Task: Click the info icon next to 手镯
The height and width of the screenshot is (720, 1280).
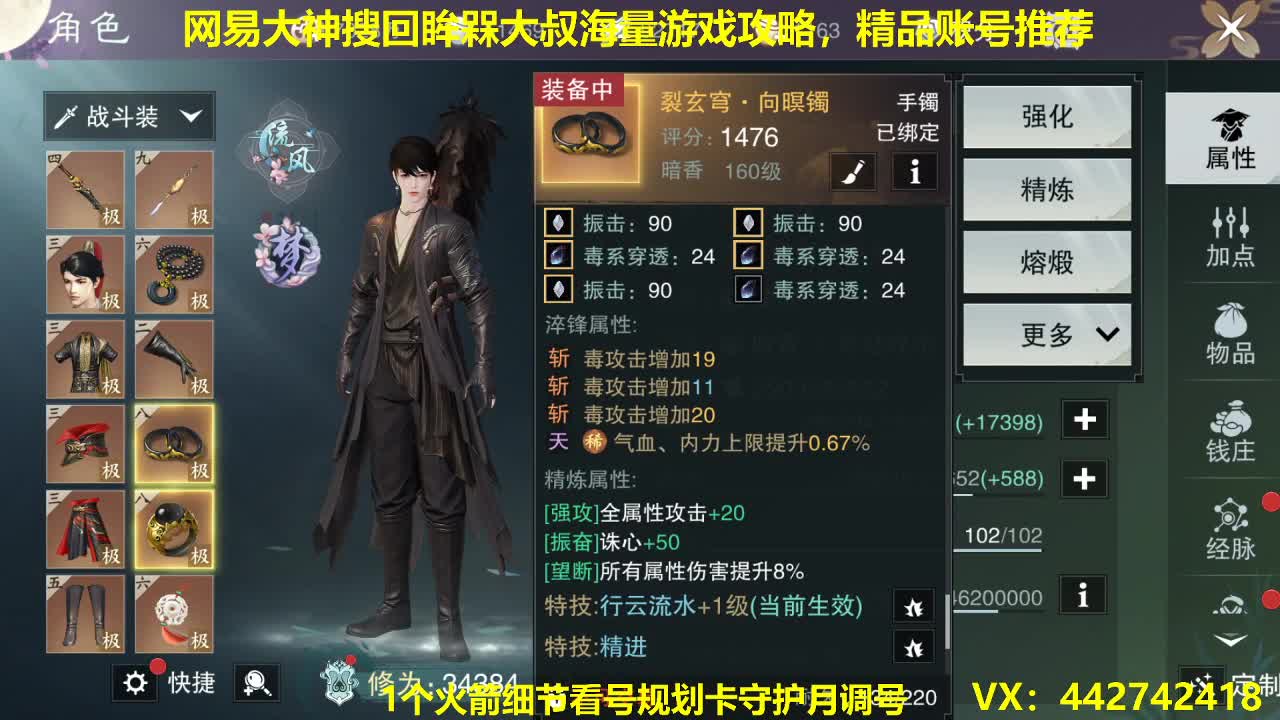Action: (915, 172)
